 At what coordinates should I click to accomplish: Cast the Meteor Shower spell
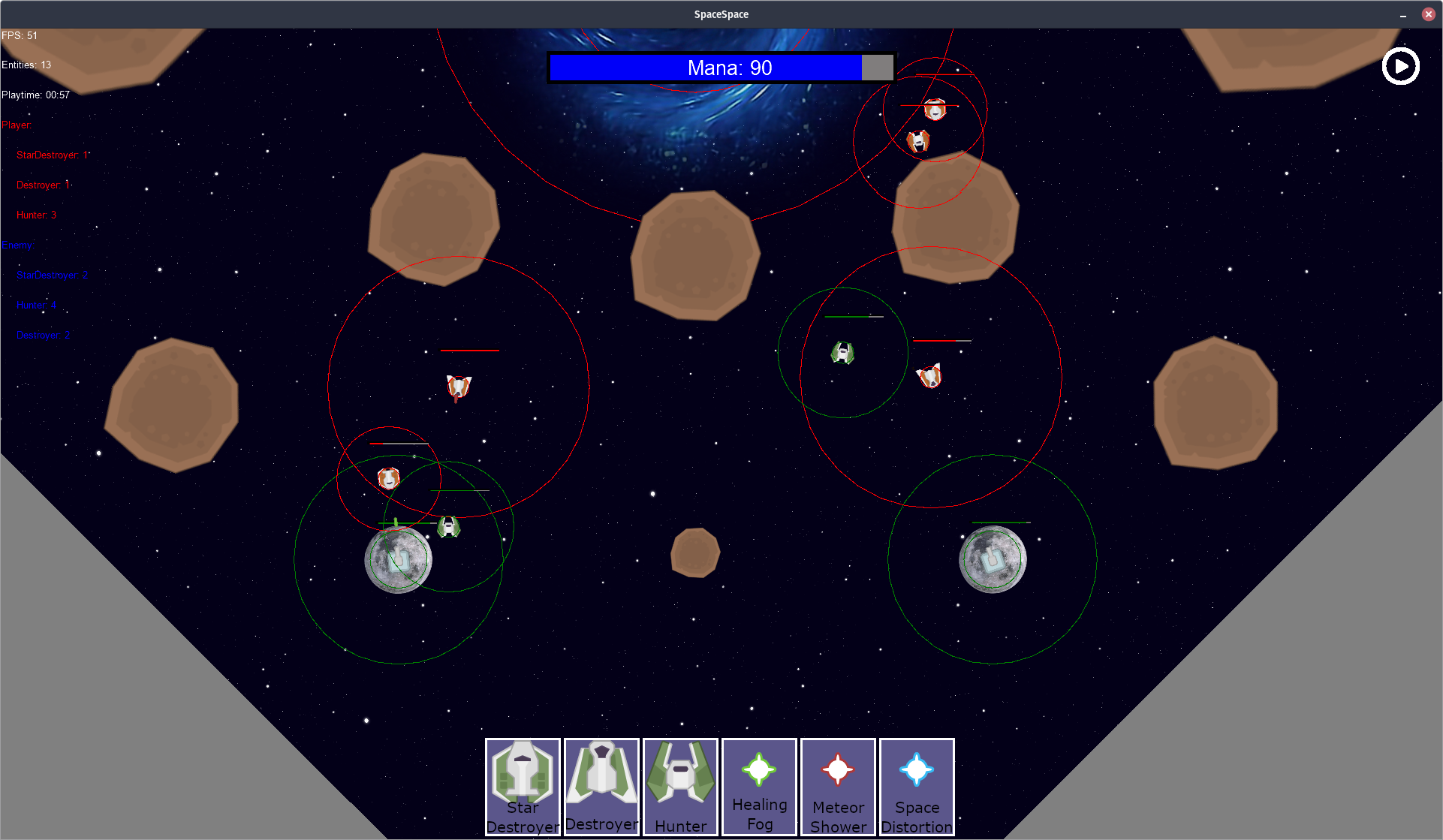point(838,787)
